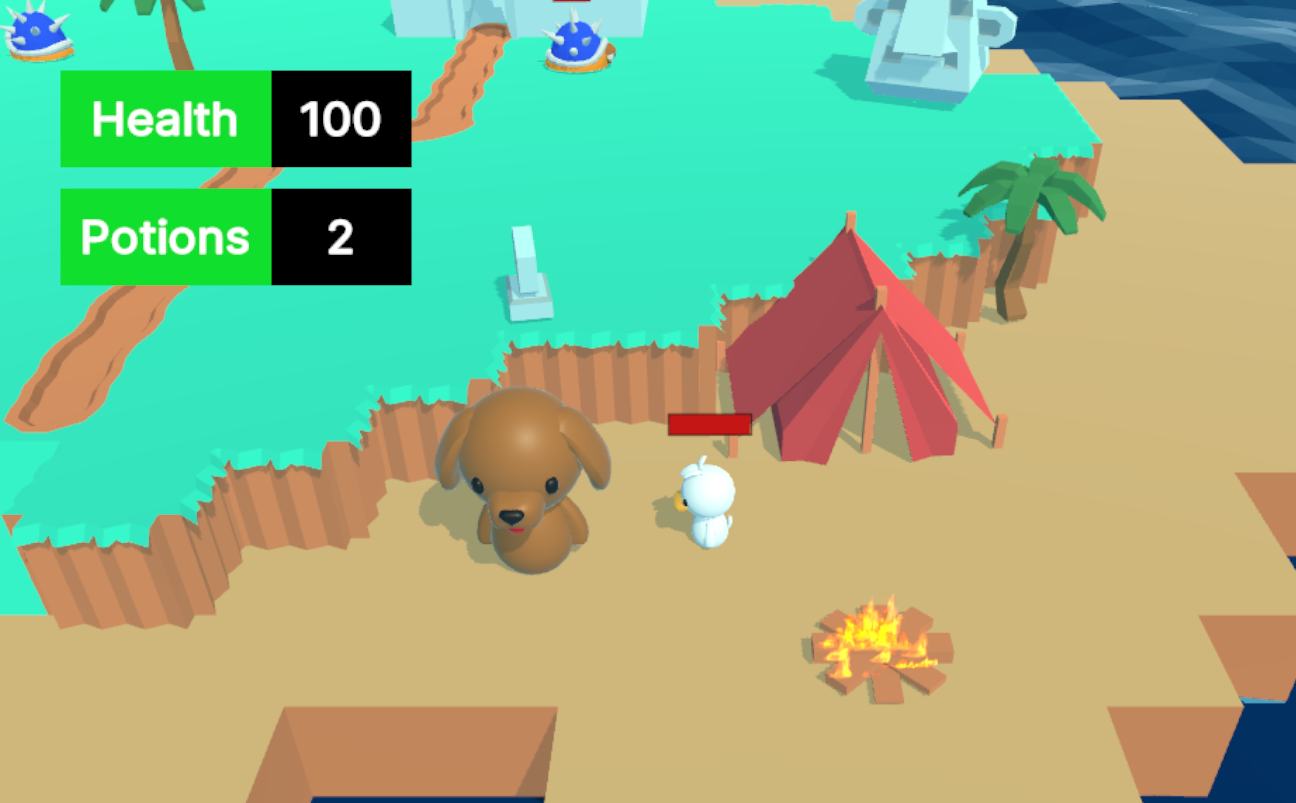Select the blue shell in the top-left corner
This screenshot has height=803, width=1296.
pyautogui.click(x=40, y=35)
